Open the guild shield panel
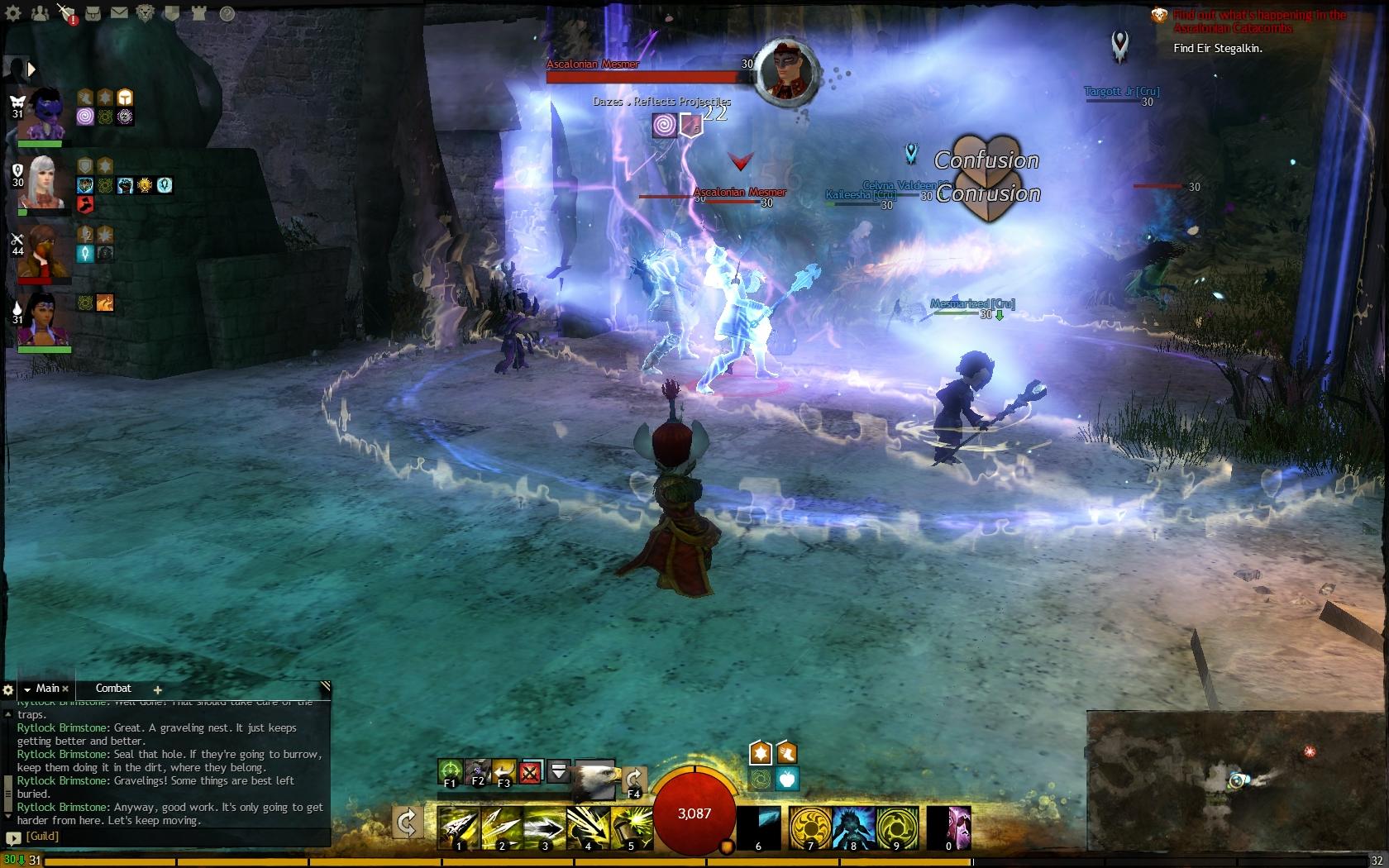Viewport: 1389px width, 868px height. point(172,13)
